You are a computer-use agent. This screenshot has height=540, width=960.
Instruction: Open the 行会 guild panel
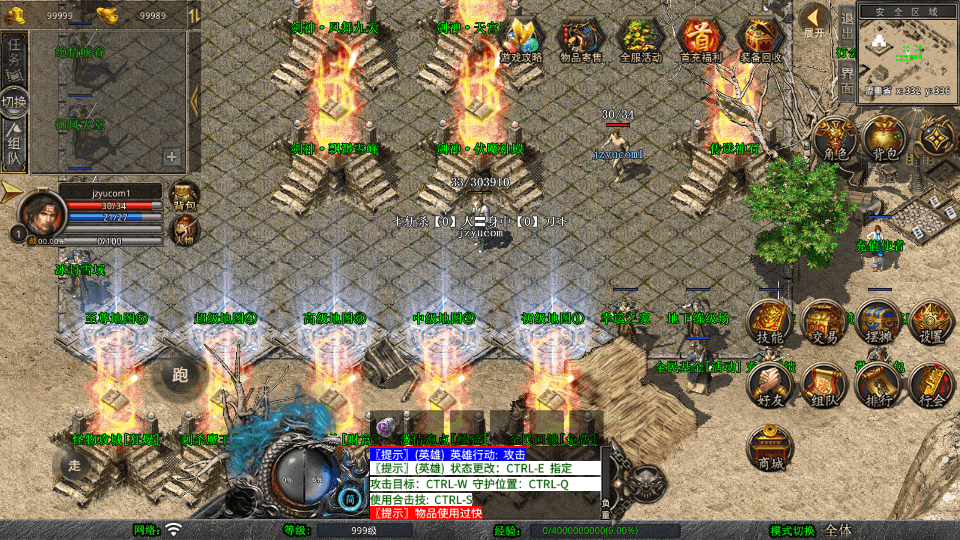click(931, 385)
